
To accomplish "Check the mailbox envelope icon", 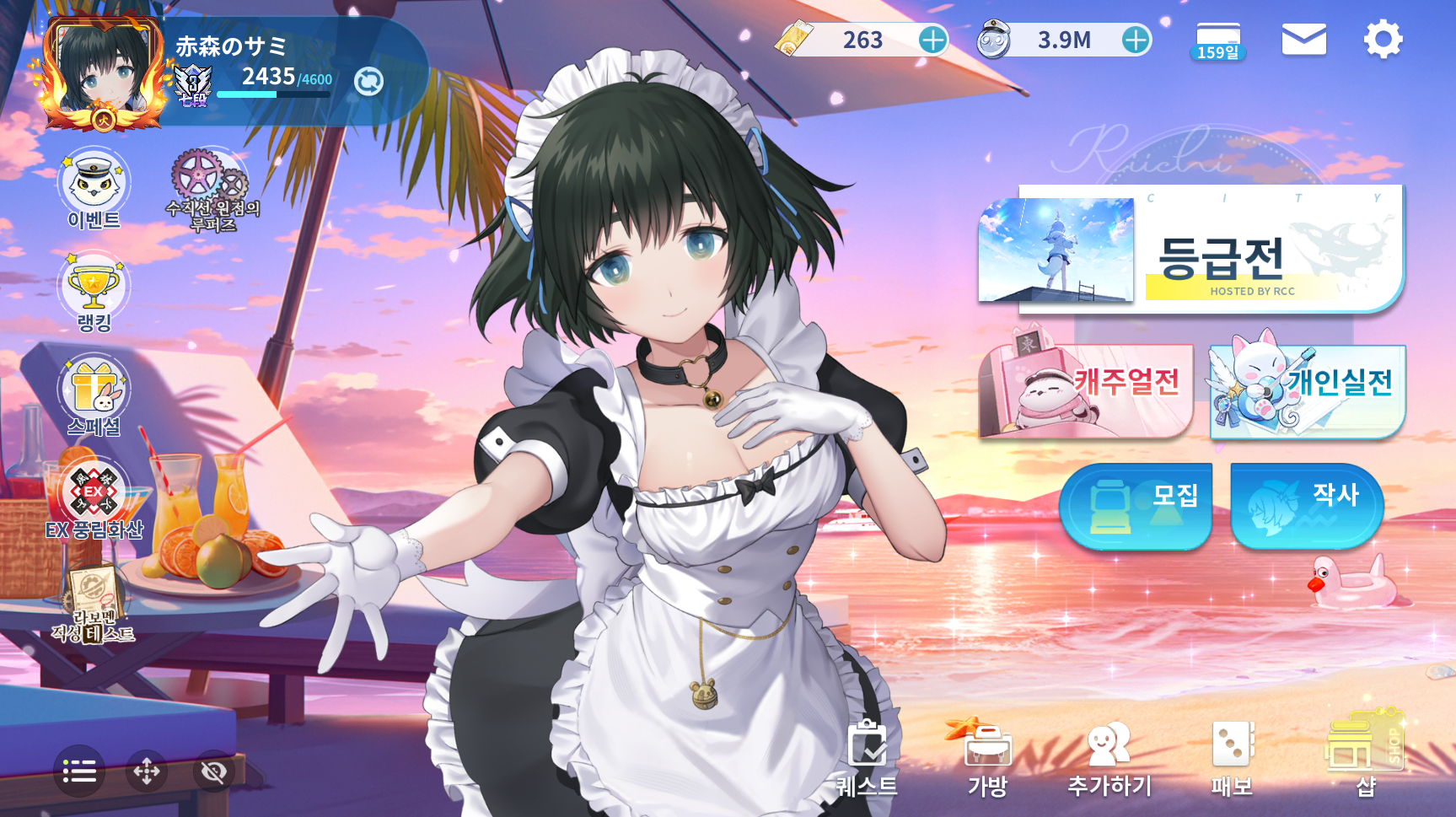I will pyautogui.click(x=1303, y=40).
